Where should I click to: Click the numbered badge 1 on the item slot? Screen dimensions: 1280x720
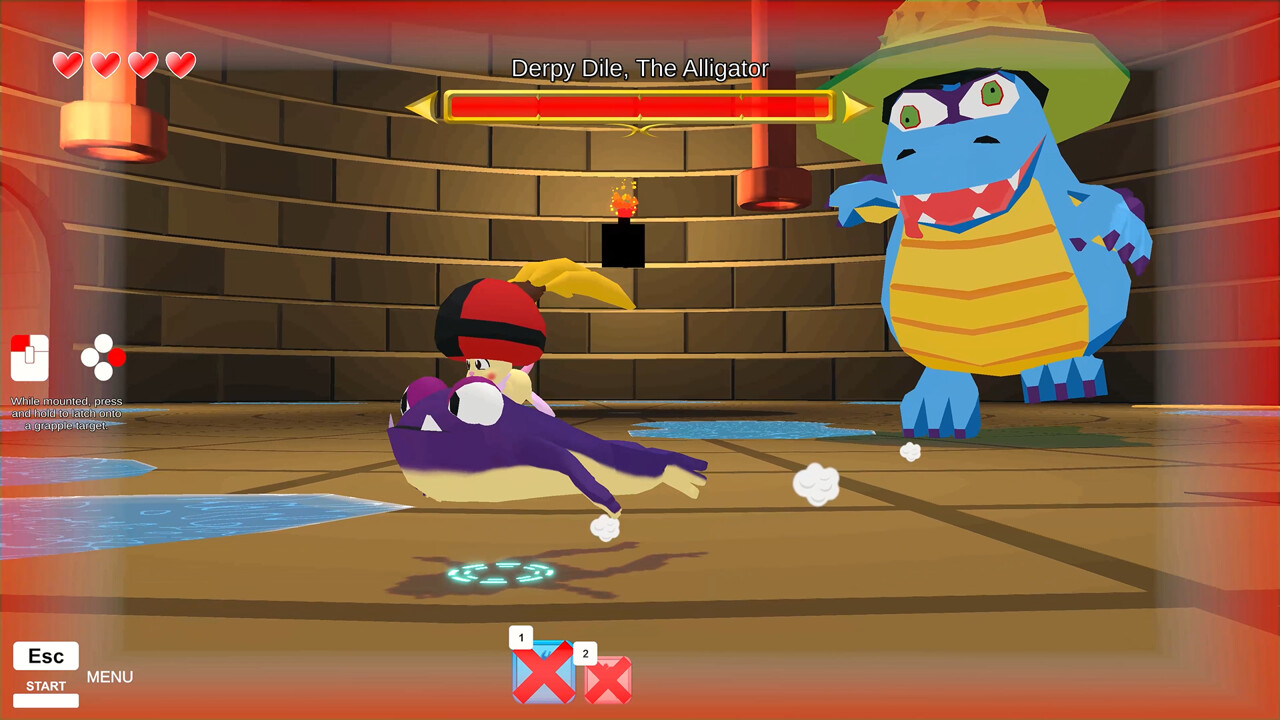click(521, 636)
